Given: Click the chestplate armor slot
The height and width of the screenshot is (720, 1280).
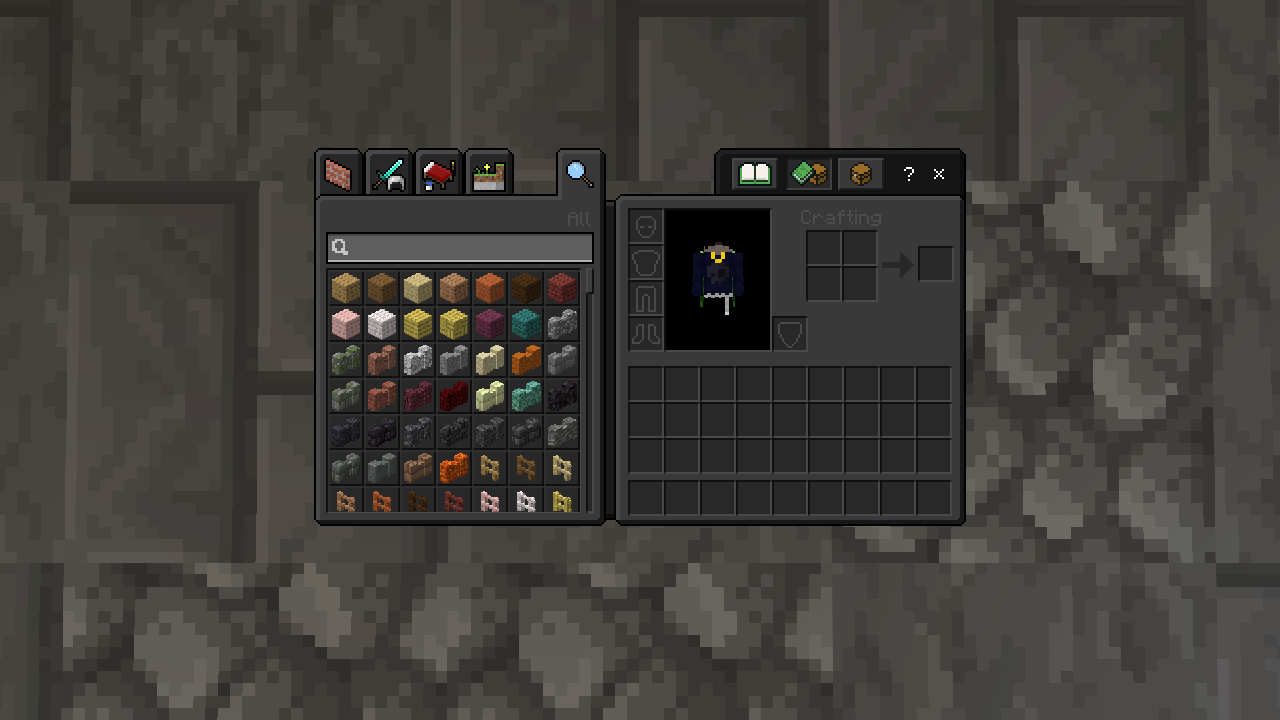Looking at the screenshot, I should pos(646,262).
